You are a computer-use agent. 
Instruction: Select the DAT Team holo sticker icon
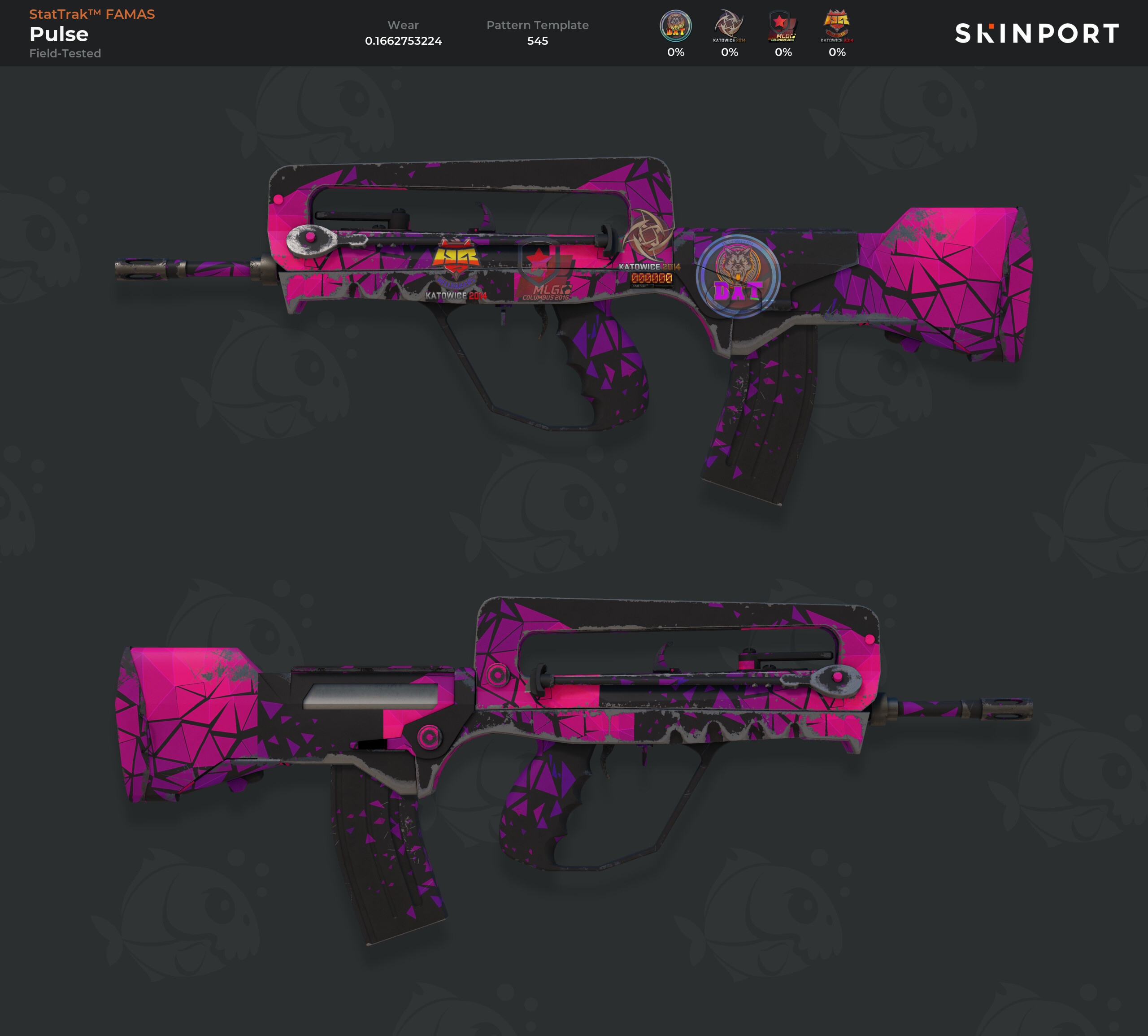pos(675,26)
